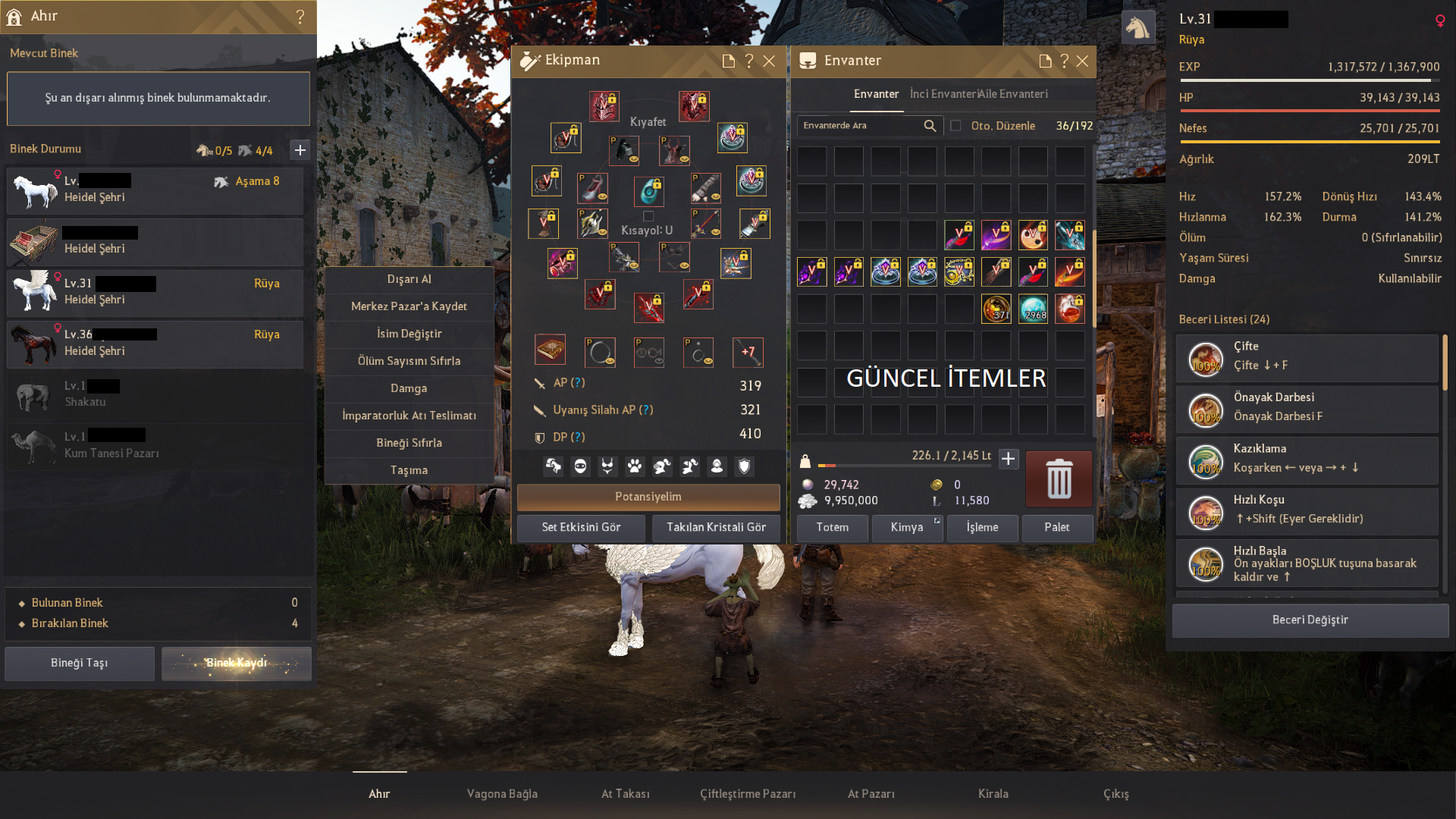Screen dimensions: 1456x819
Task: Click the mask filter icon in Ekipman panel
Action: click(x=580, y=466)
